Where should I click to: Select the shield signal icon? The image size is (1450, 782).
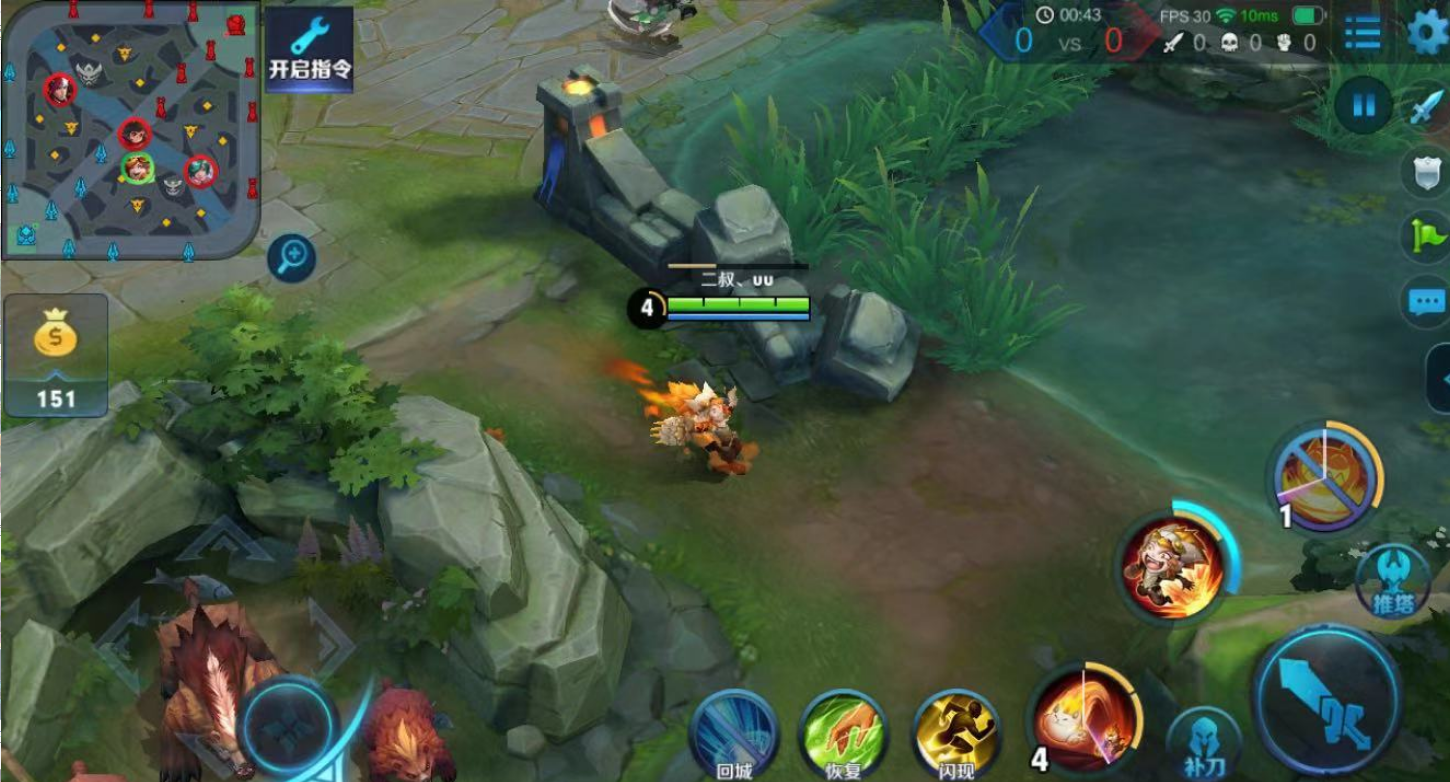coord(1427,172)
